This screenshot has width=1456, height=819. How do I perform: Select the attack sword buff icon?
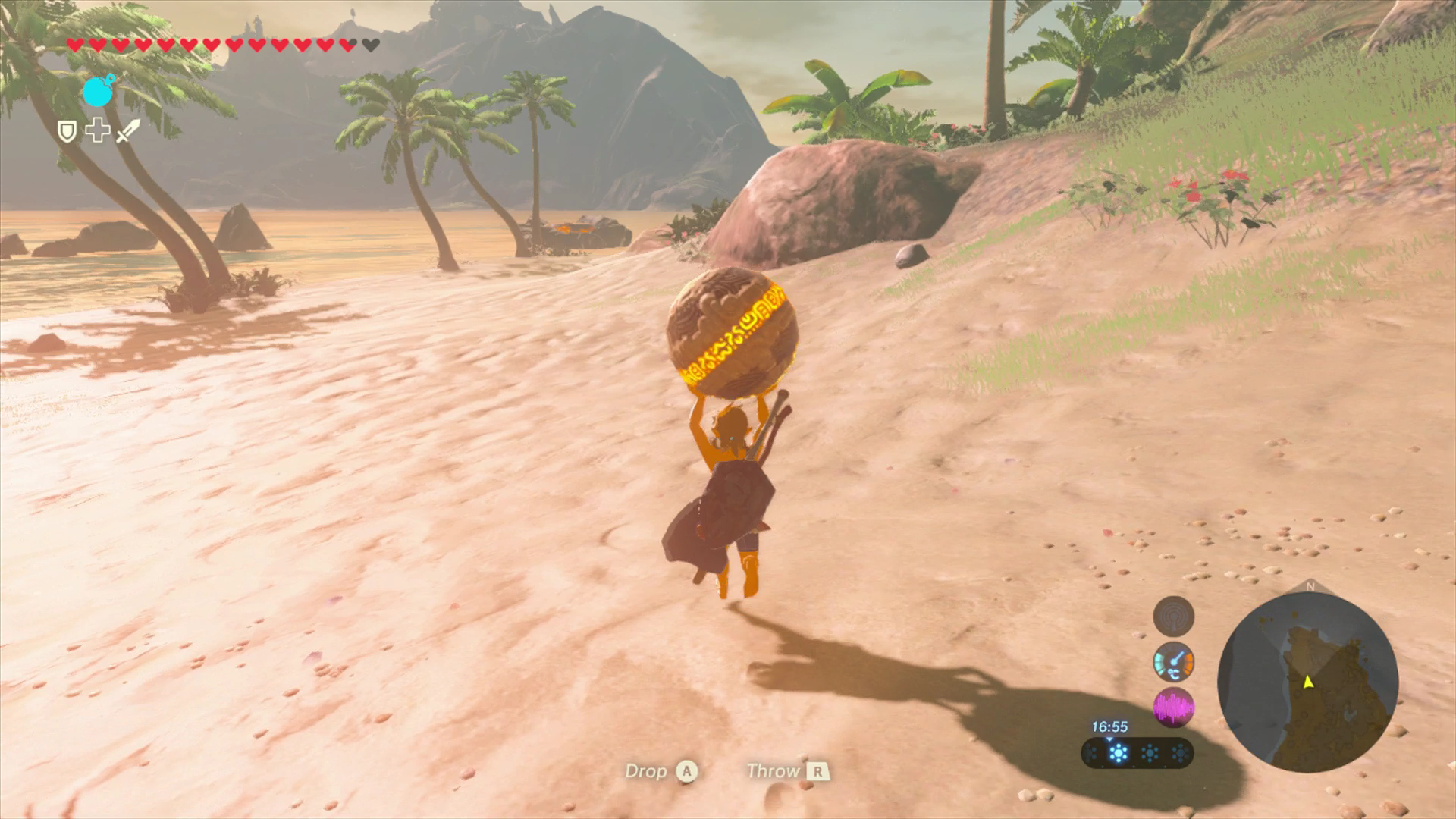point(127,133)
